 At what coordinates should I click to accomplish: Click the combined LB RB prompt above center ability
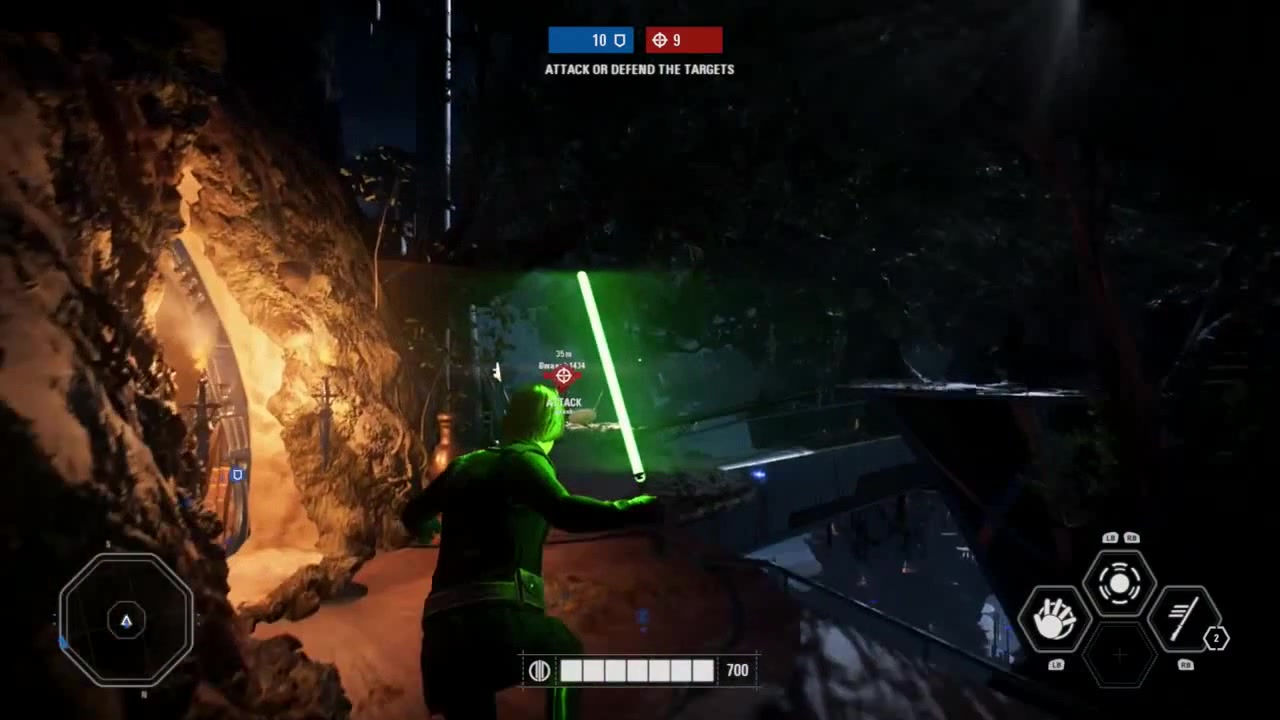[x=1121, y=537]
